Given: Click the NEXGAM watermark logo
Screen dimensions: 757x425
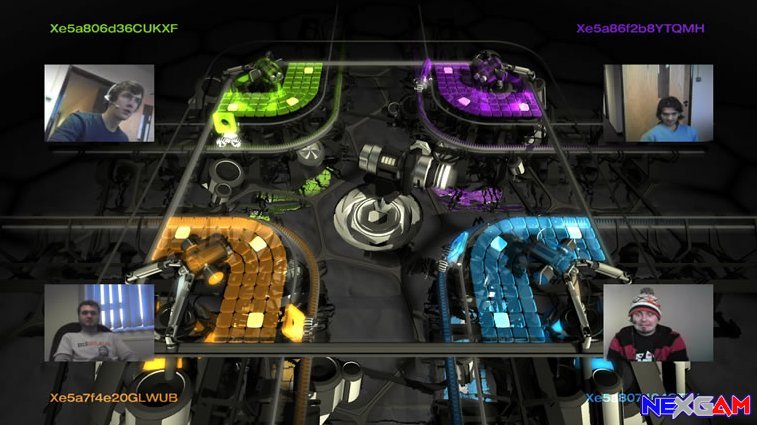Looking at the screenshot, I should (695, 404).
